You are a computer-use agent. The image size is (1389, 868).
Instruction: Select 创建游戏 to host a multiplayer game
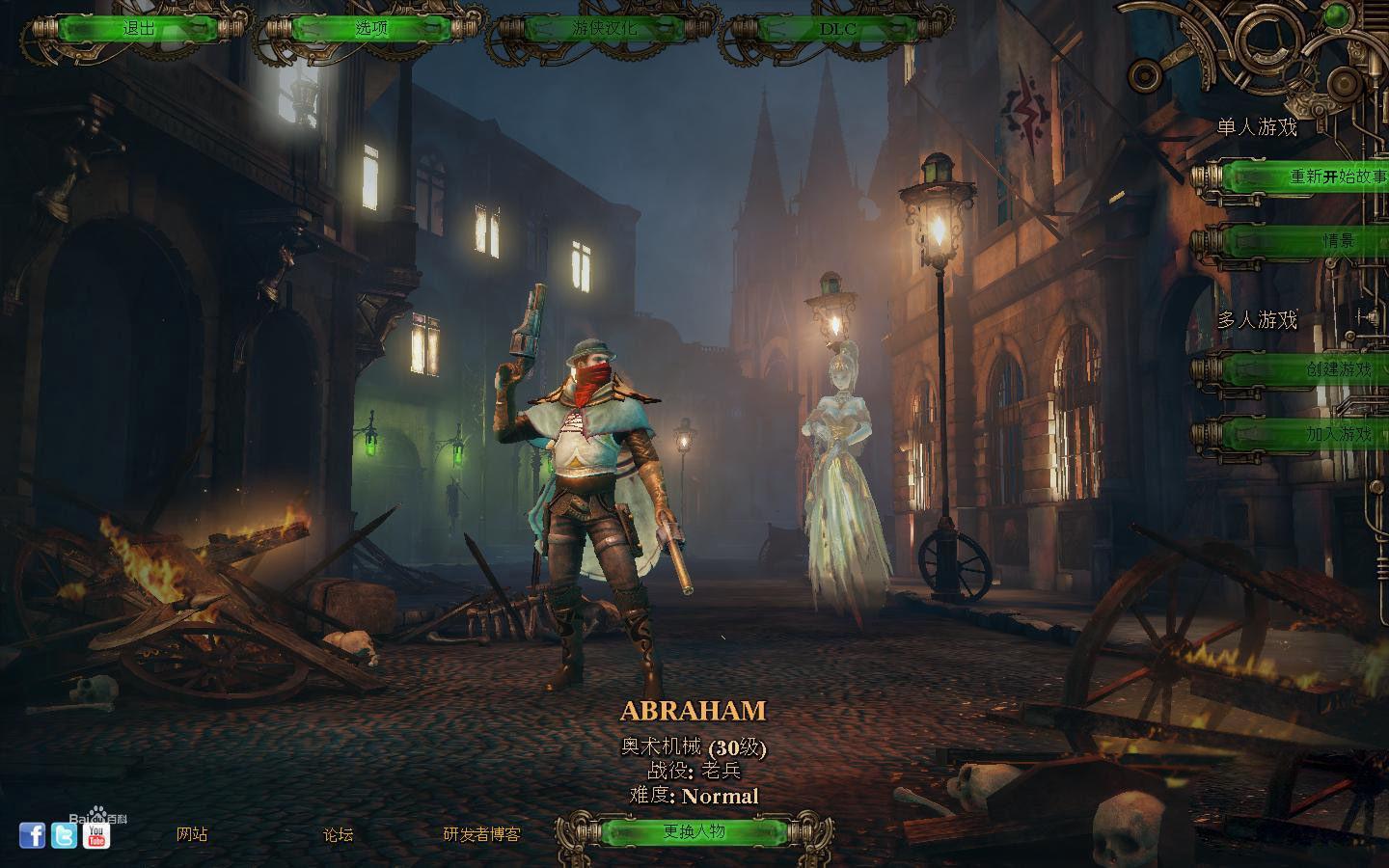1338,369
